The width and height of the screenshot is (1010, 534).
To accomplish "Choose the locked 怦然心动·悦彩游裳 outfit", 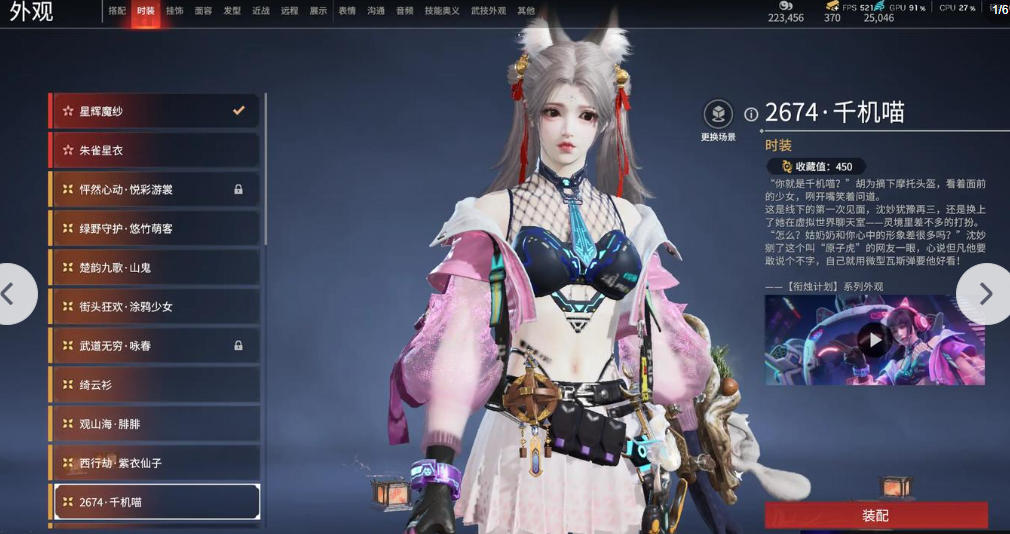I will click(153, 189).
